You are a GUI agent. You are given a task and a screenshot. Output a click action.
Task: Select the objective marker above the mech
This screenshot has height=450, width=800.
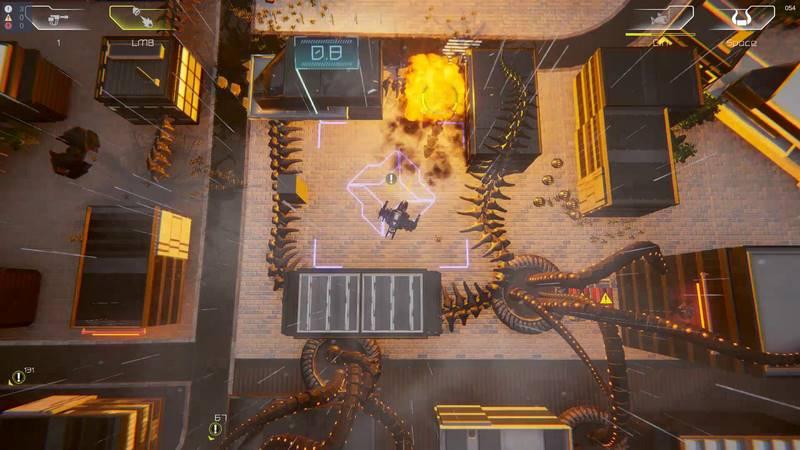pyautogui.click(x=391, y=179)
